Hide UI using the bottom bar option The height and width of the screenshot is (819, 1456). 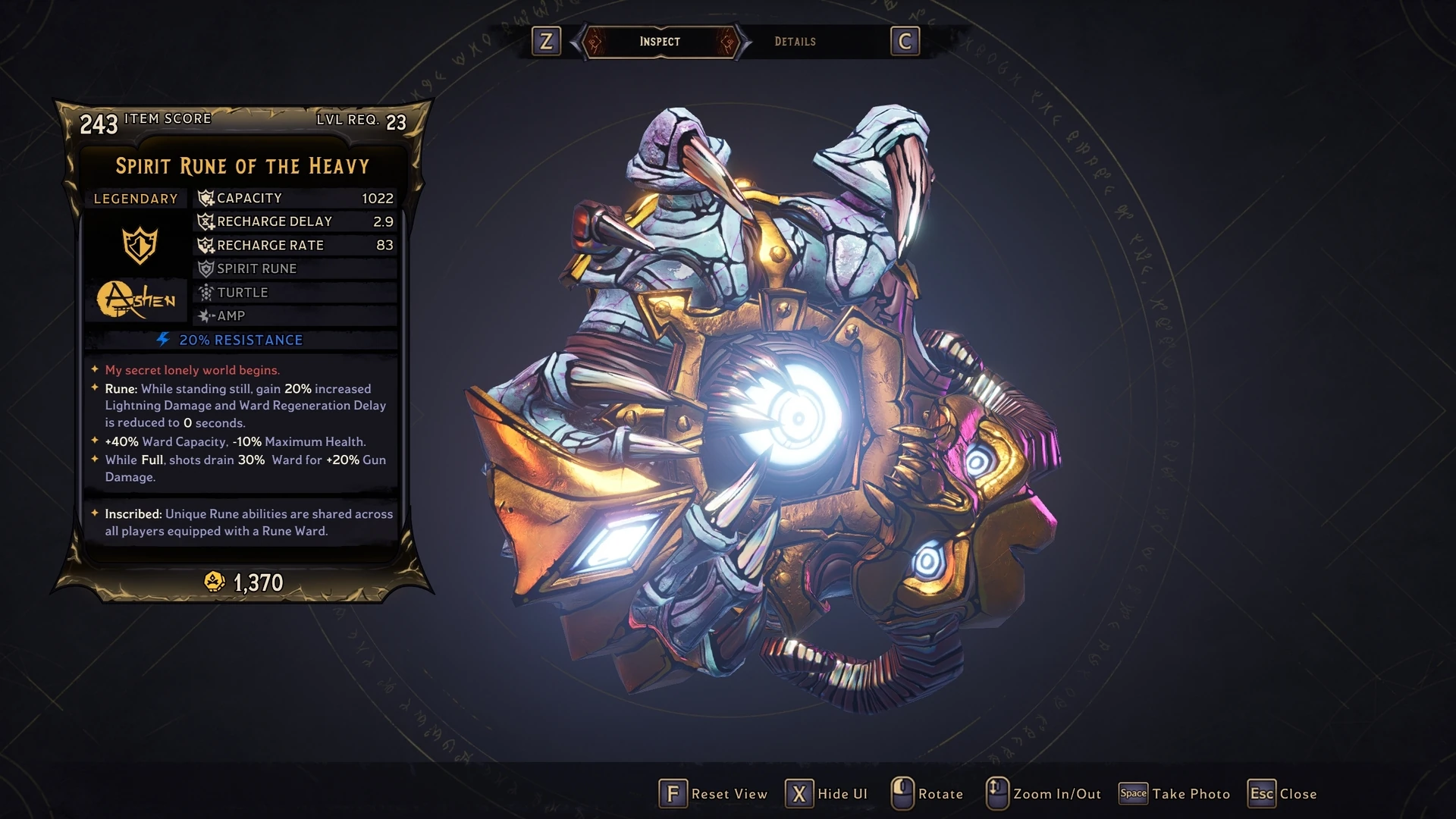point(827,794)
